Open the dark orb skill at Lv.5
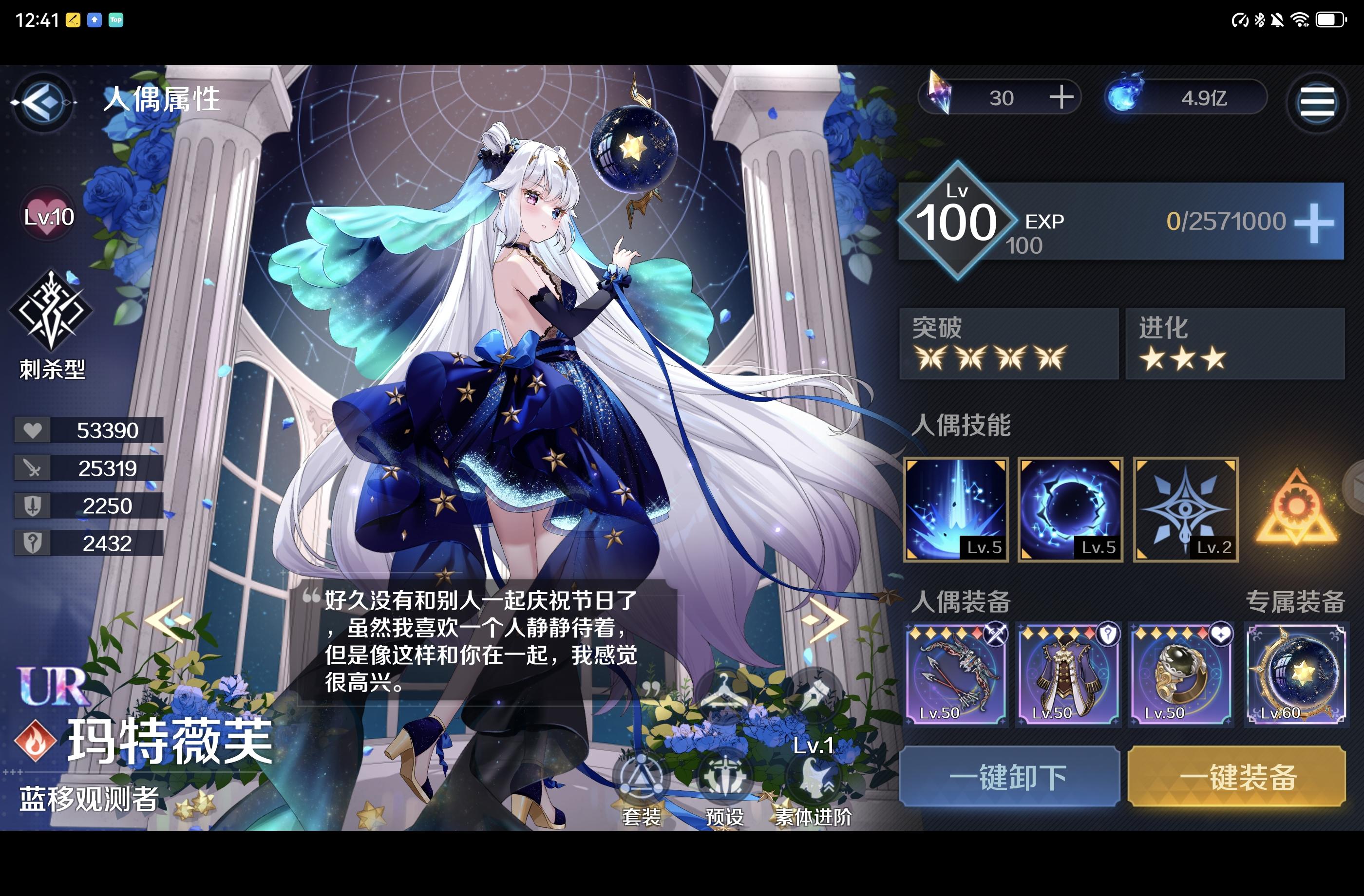1364x896 pixels. [1069, 509]
